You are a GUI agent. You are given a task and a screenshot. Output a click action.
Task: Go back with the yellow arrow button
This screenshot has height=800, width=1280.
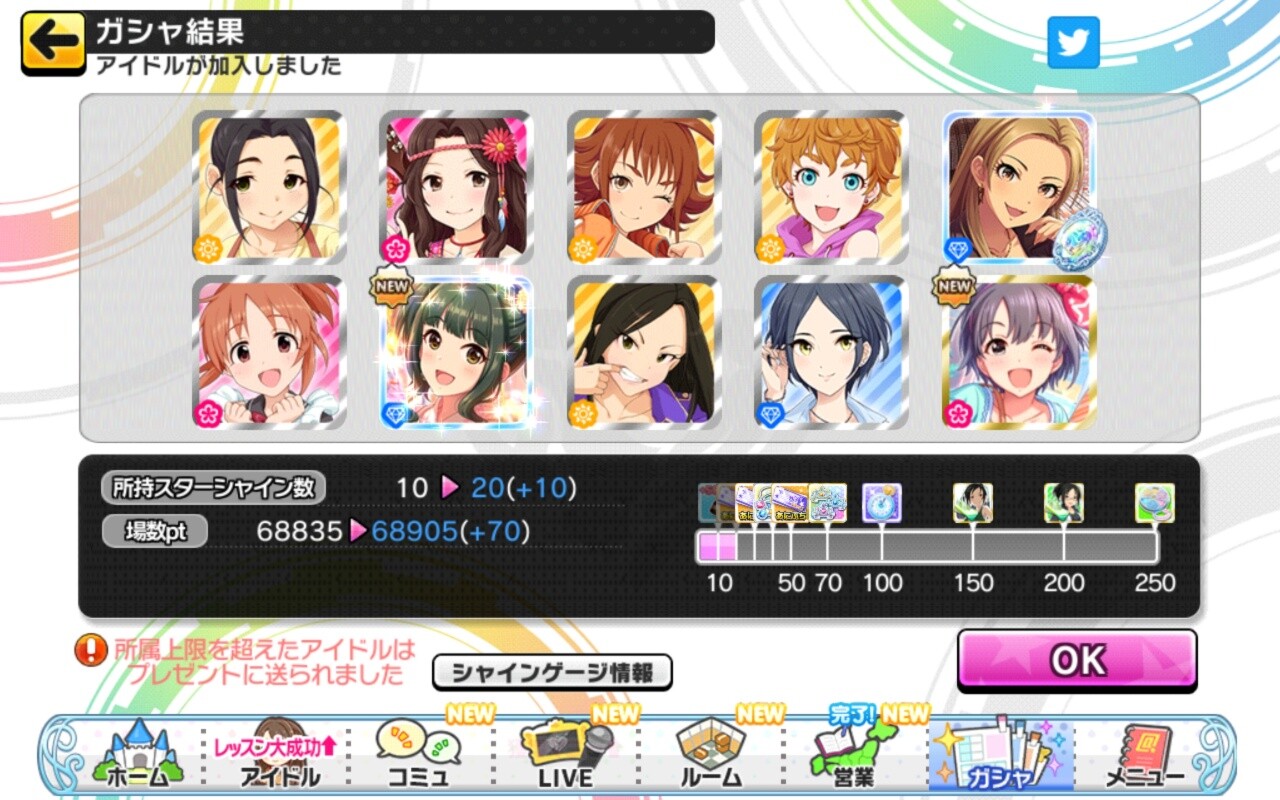coord(53,41)
